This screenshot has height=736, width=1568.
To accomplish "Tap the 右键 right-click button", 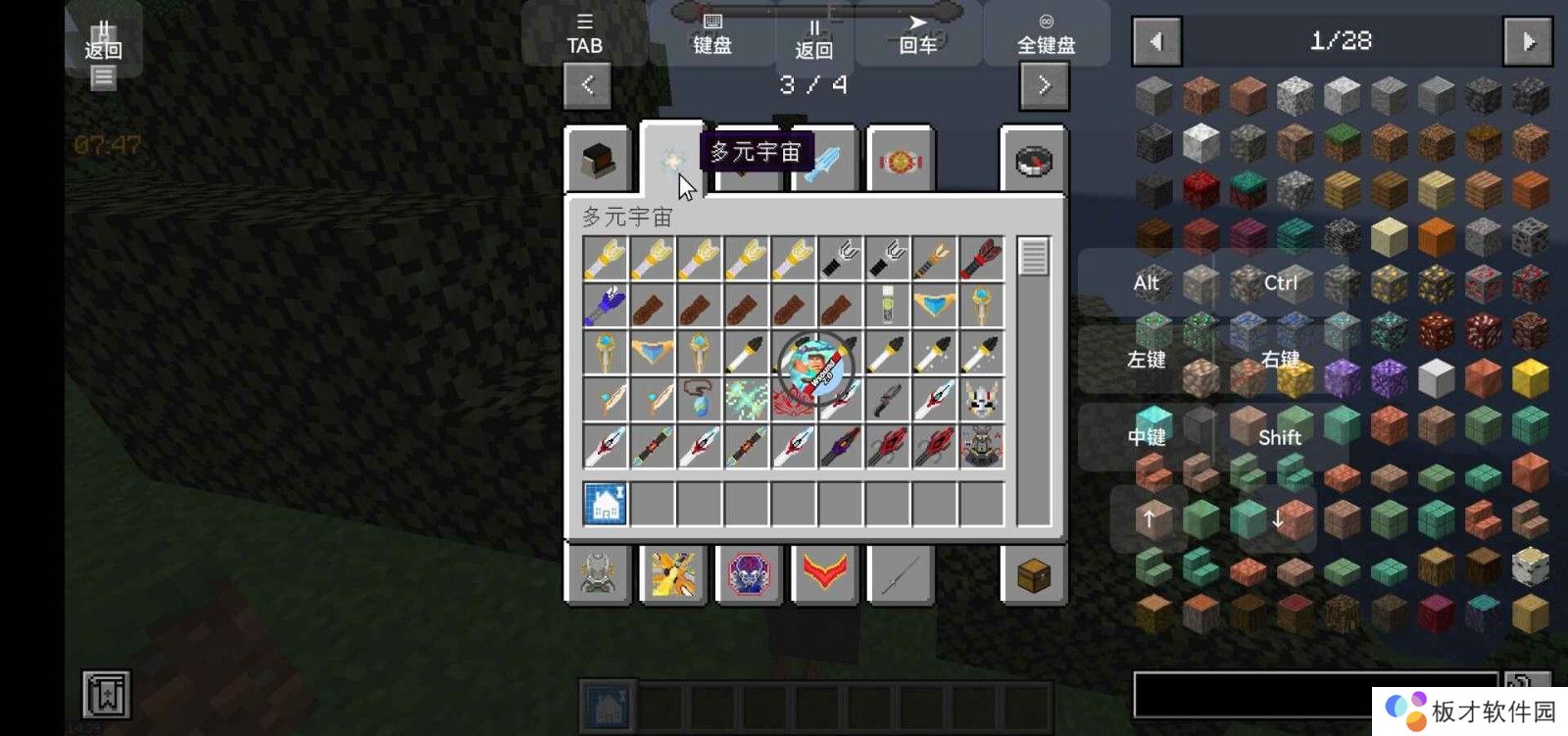I will [x=1280, y=360].
